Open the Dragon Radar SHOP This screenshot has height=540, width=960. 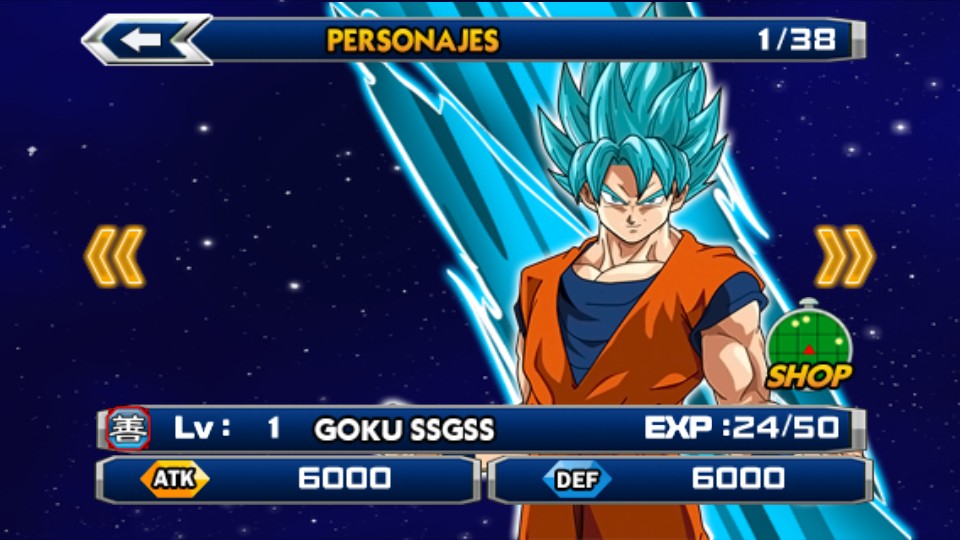[808, 345]
